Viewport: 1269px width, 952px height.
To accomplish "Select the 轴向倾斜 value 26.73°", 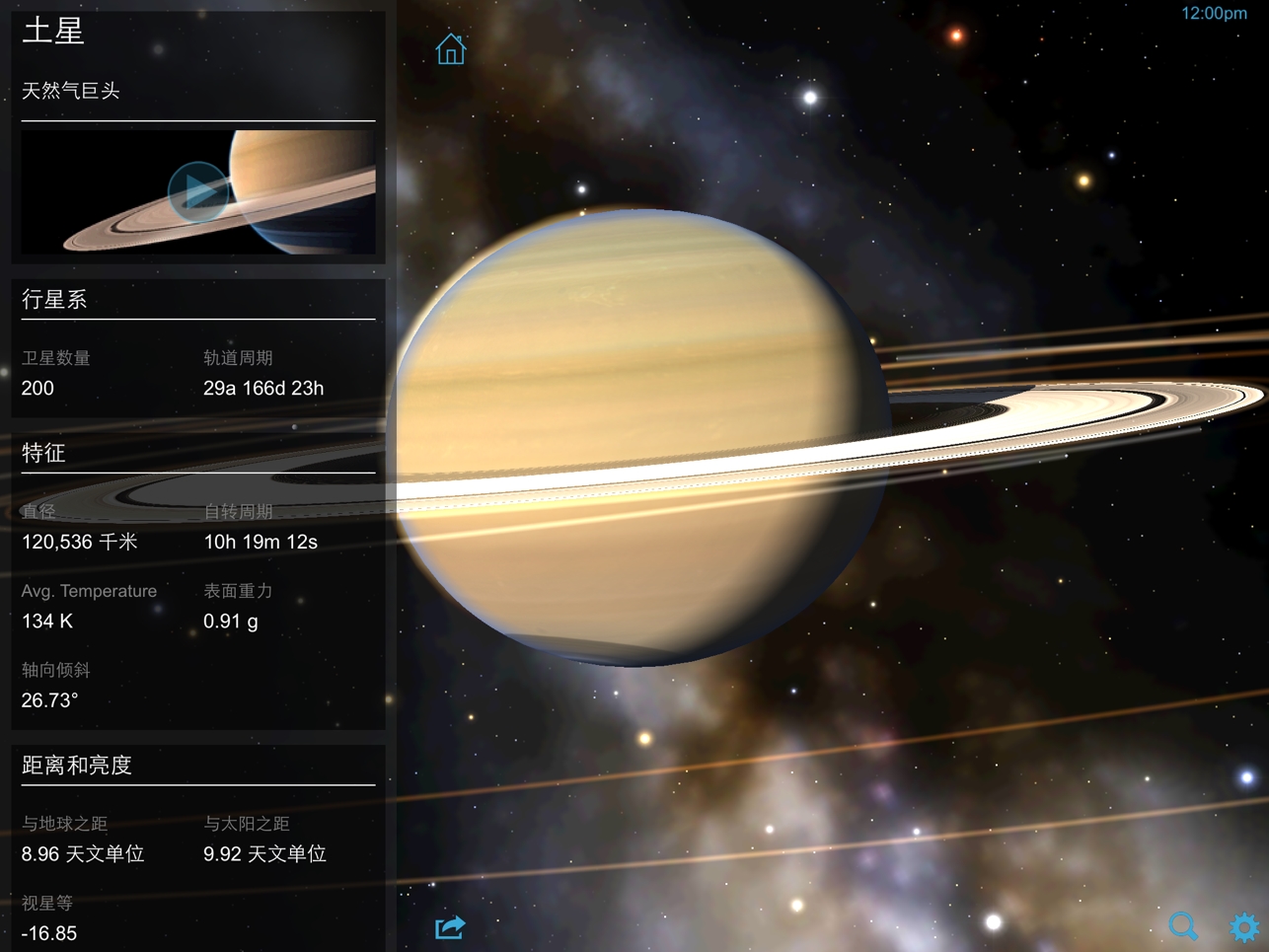I will (x=49, y=699).
